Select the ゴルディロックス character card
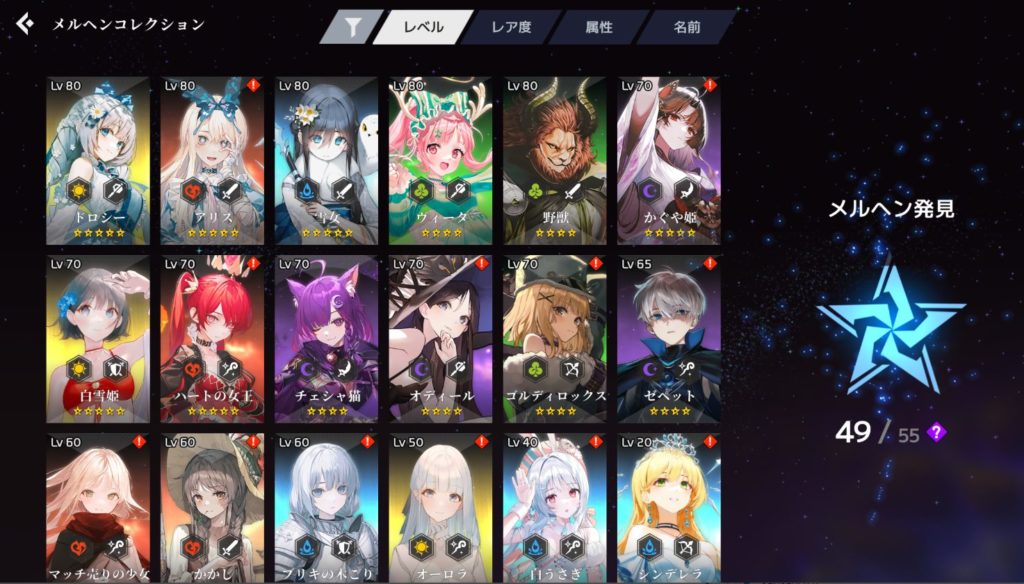Image resolution: width=1024 pixels, height=584 pixels. click(555, 338)
